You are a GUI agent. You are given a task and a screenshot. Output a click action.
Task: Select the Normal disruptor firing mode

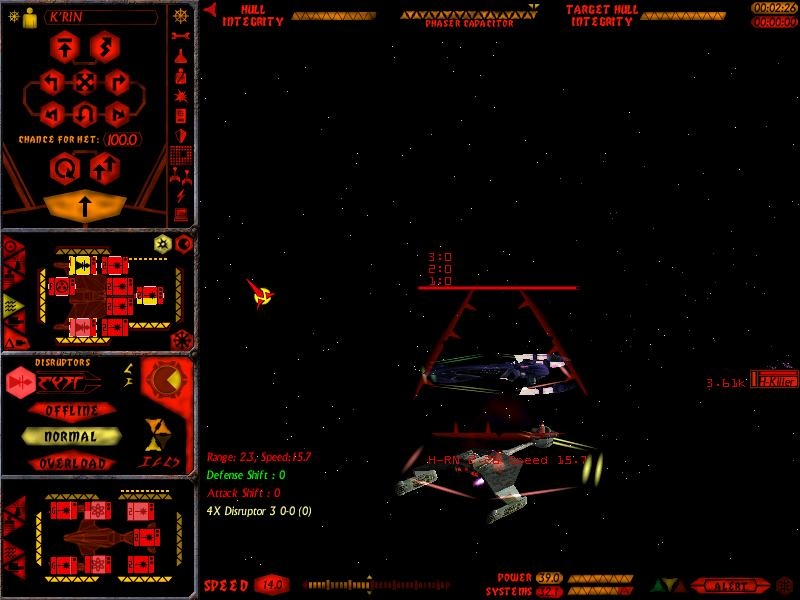[x=71, y=437]
